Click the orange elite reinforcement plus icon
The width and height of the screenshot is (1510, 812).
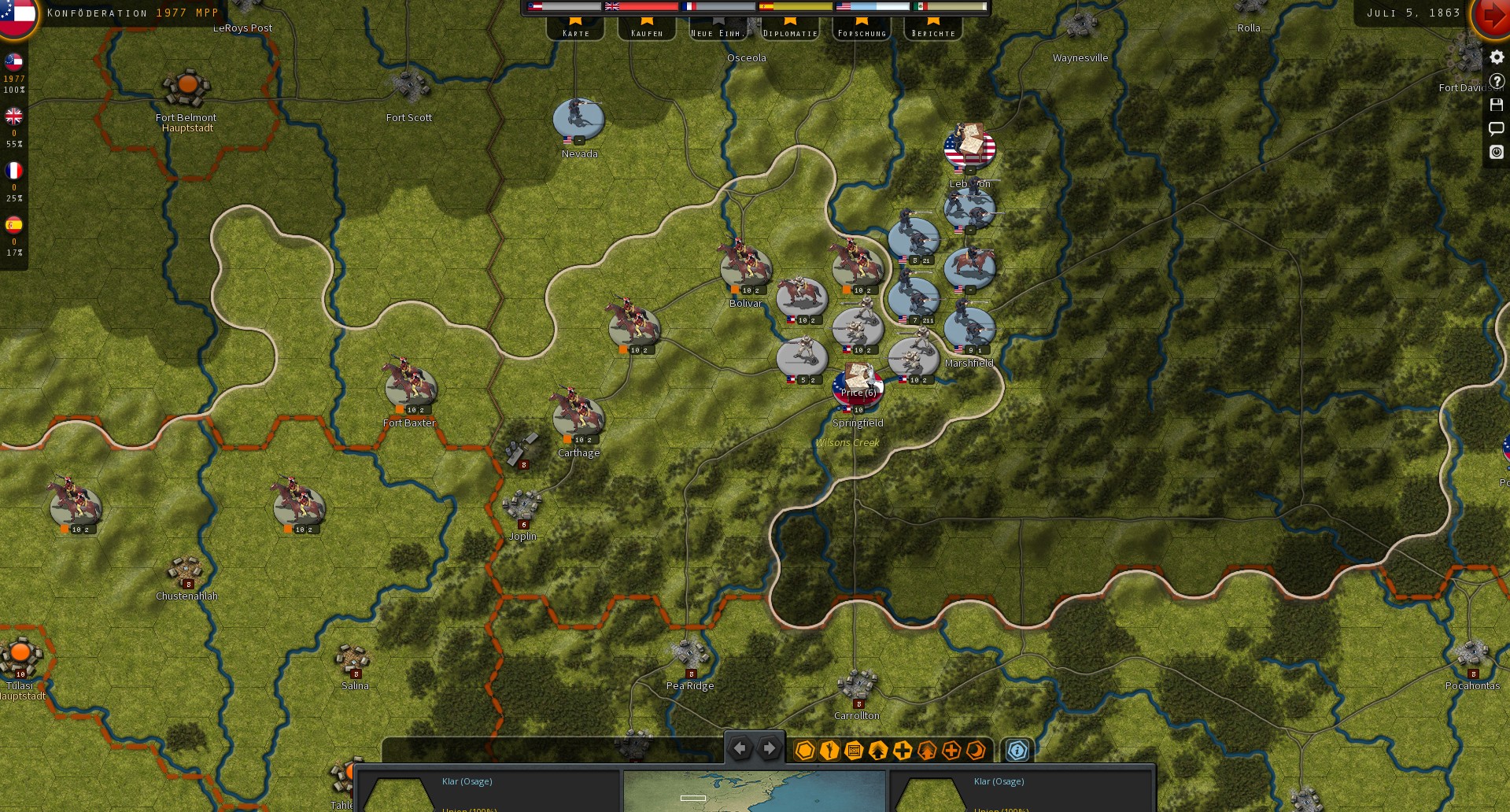[951, 751]
